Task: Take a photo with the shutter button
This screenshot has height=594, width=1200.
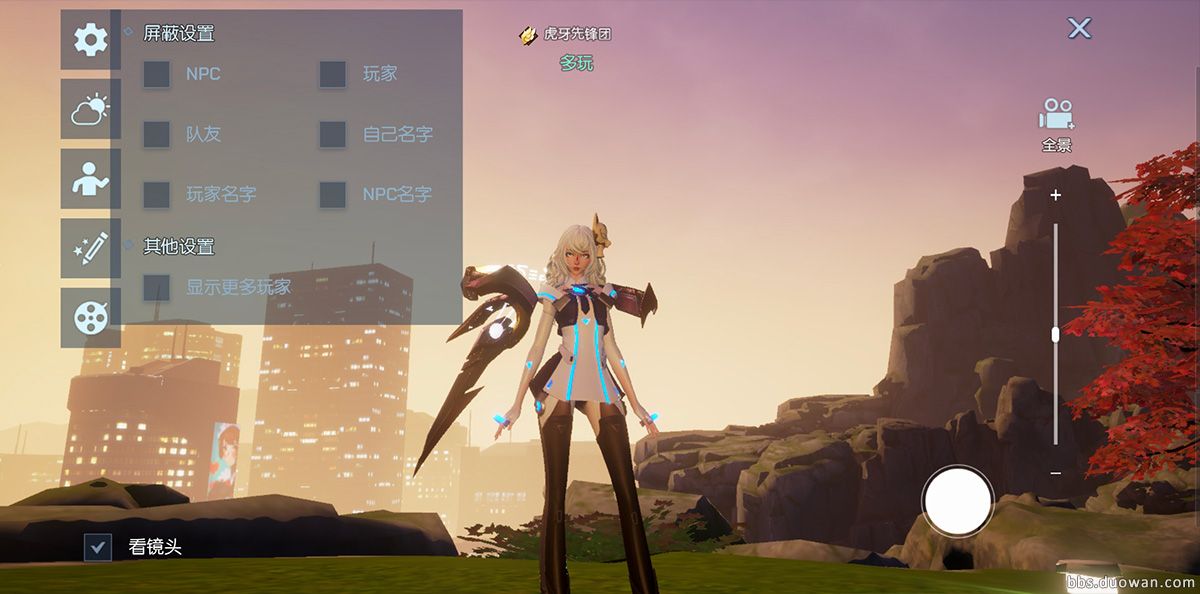Action: 957,501
